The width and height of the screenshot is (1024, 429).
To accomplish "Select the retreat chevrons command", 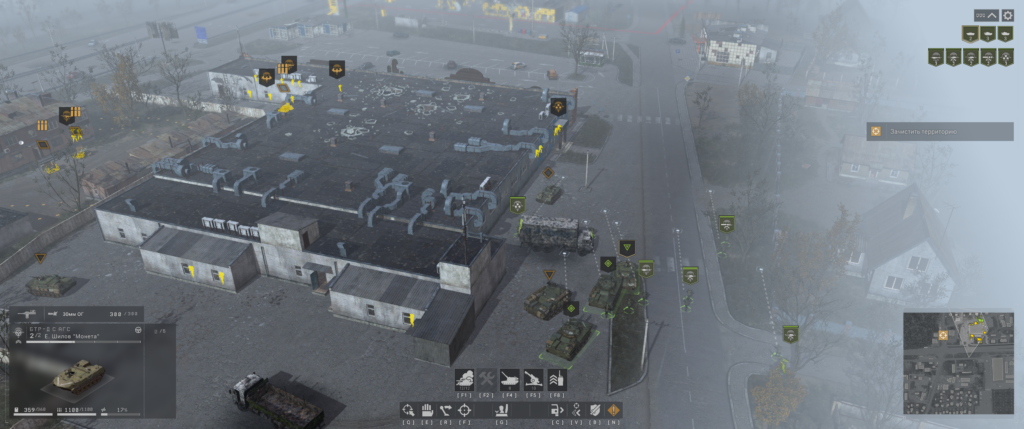I will (x=577, y=409).
